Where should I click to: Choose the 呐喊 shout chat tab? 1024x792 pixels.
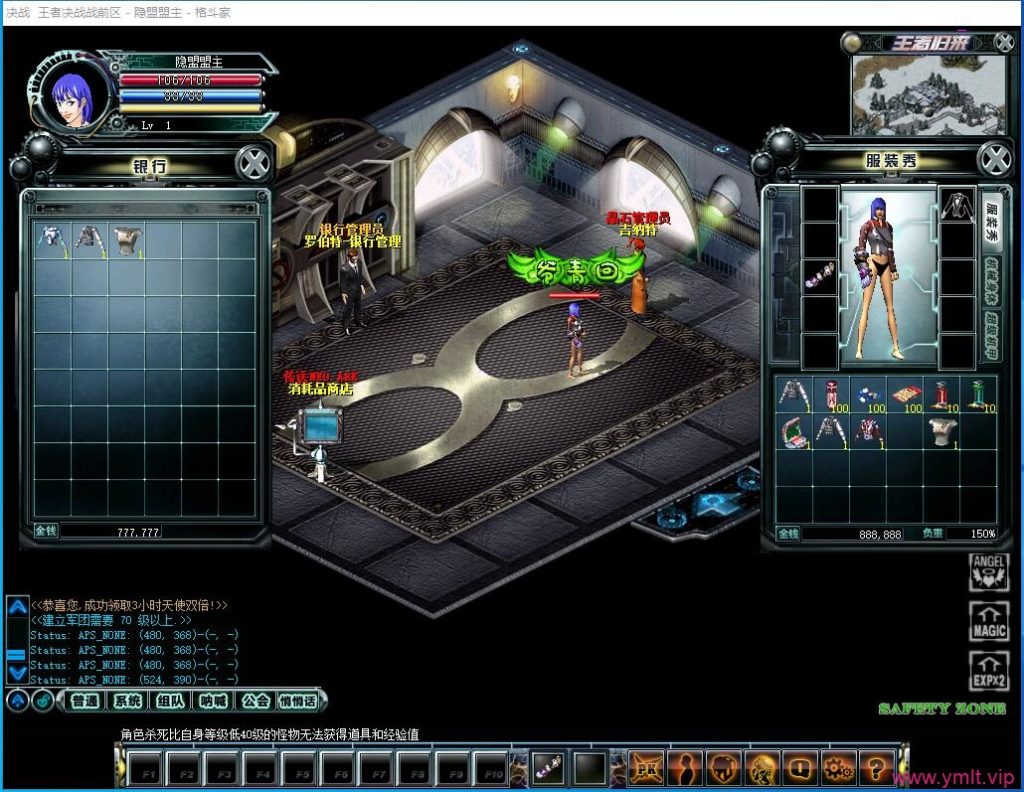click(x=213, y=701)
